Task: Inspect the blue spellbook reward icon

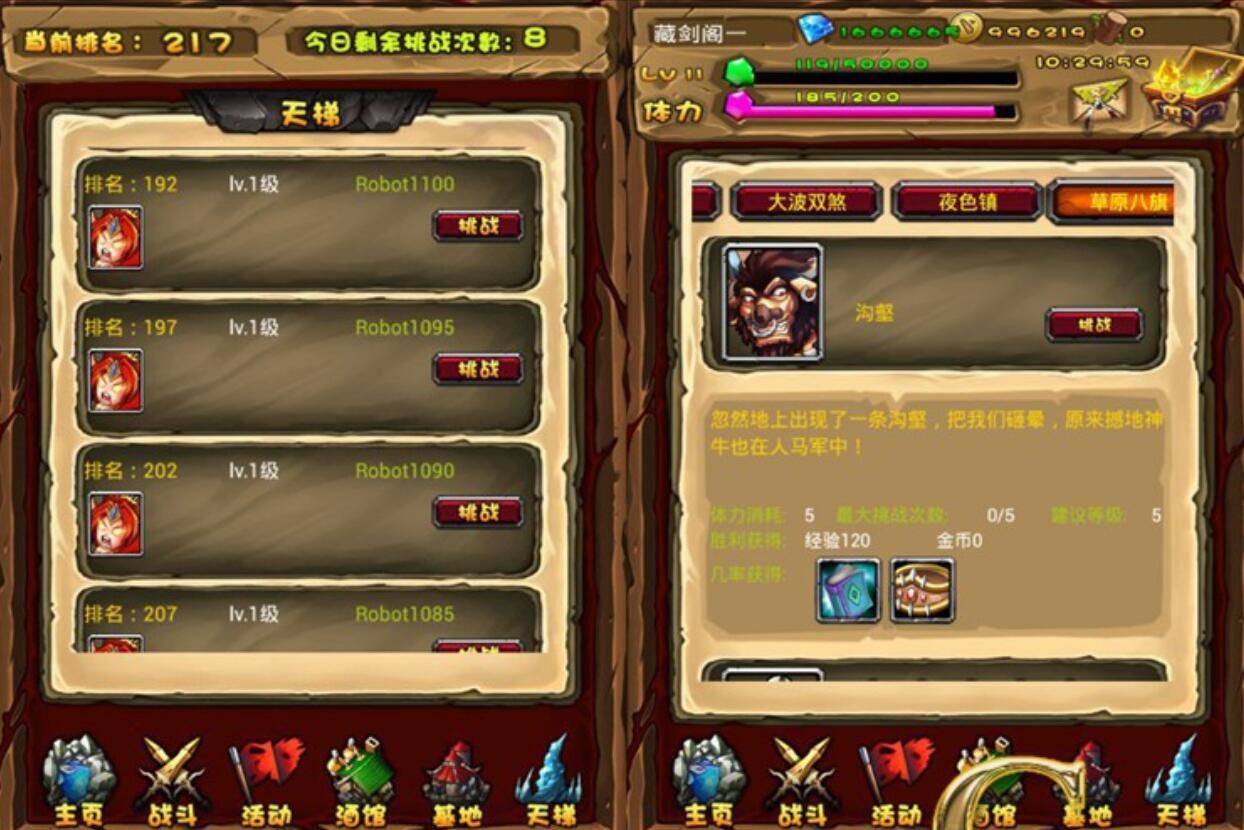Action: coord(848,590)
